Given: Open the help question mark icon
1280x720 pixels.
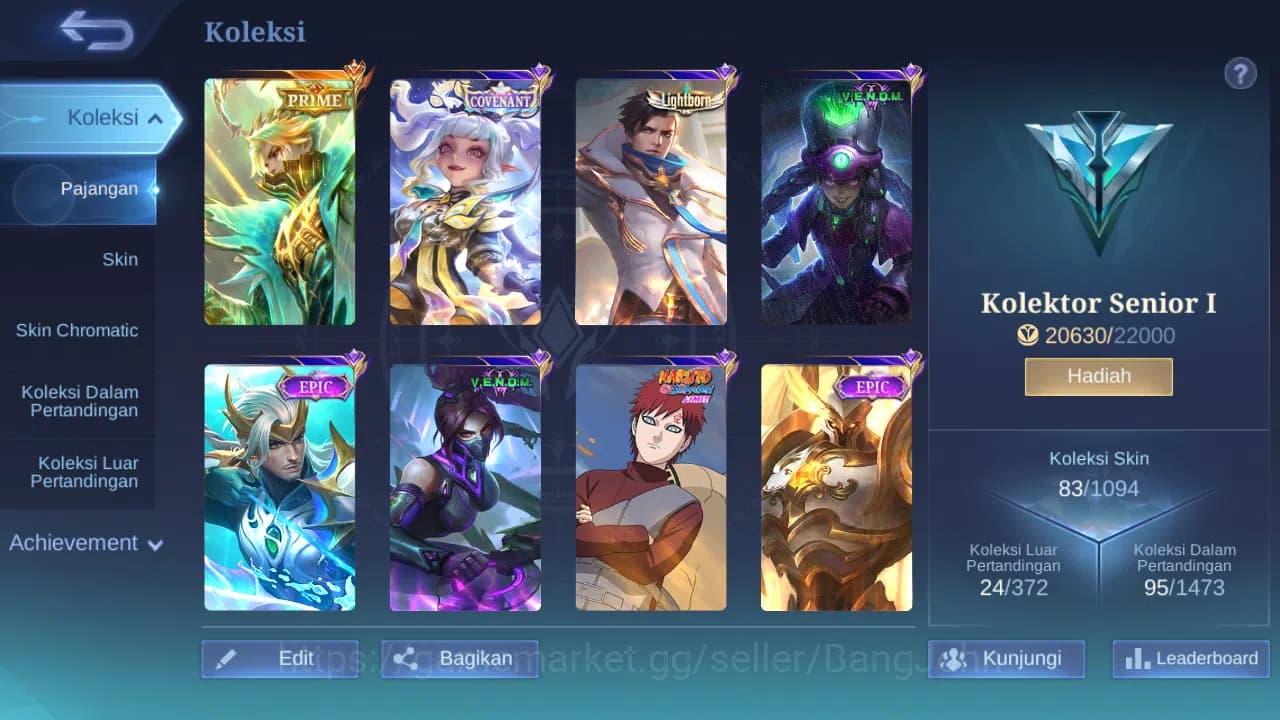Looking at the screenshot, I should tap(1240, 73).
